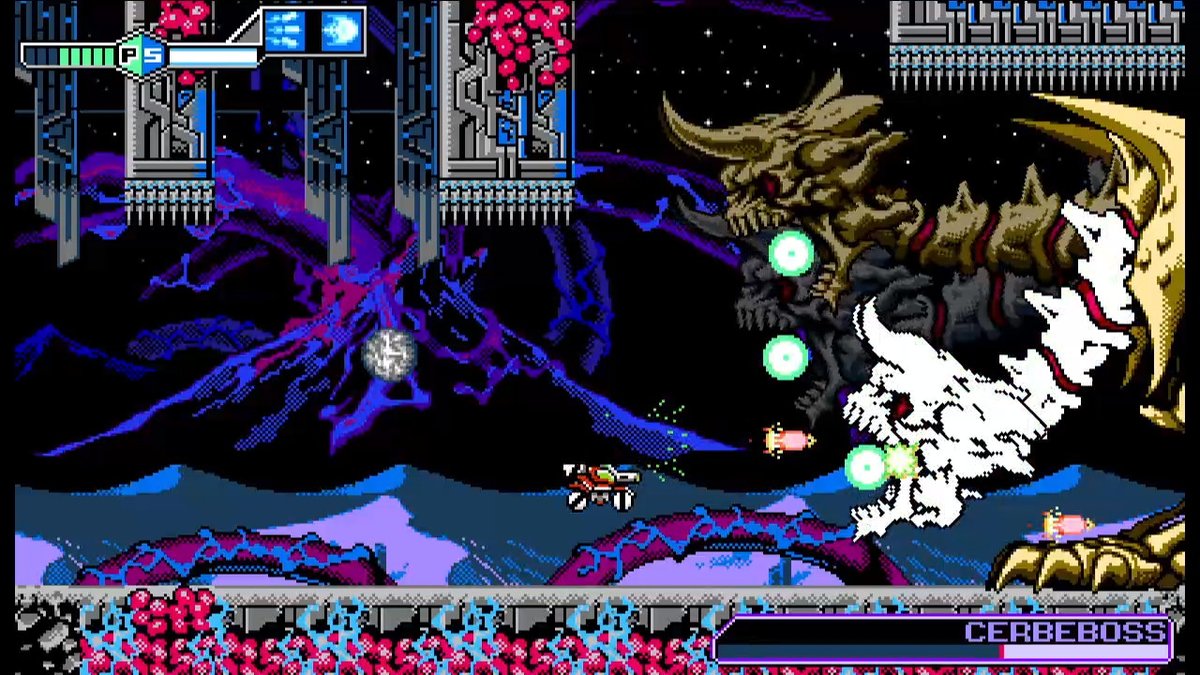The width and height of the screenshot is (1200, 675).
Task: Select the triple-missile sub-weapon icon
Action: tap(286, 31)
